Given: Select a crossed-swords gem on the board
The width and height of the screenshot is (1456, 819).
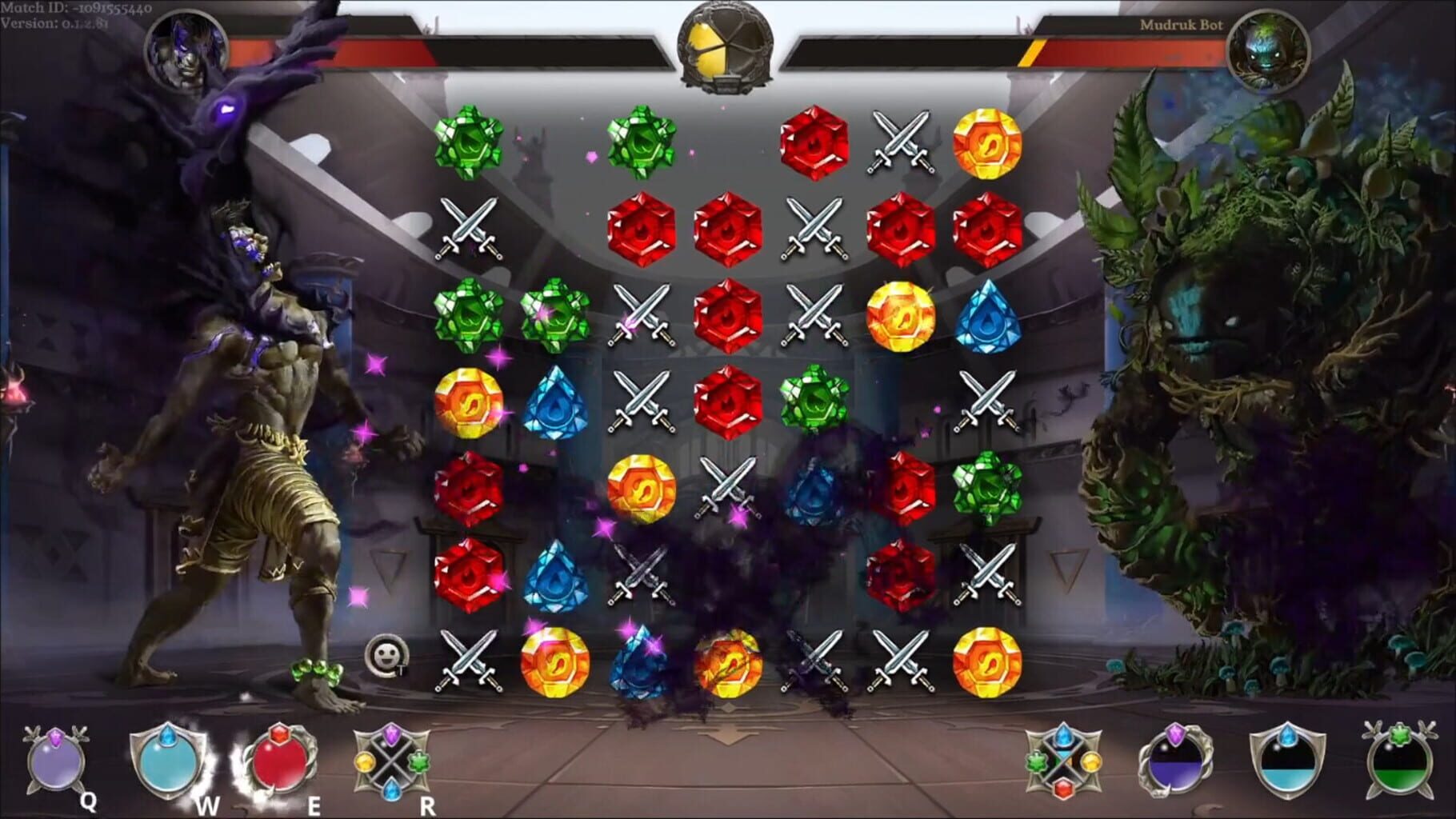Looking at the screenshot, I should (x=899, y=142).
